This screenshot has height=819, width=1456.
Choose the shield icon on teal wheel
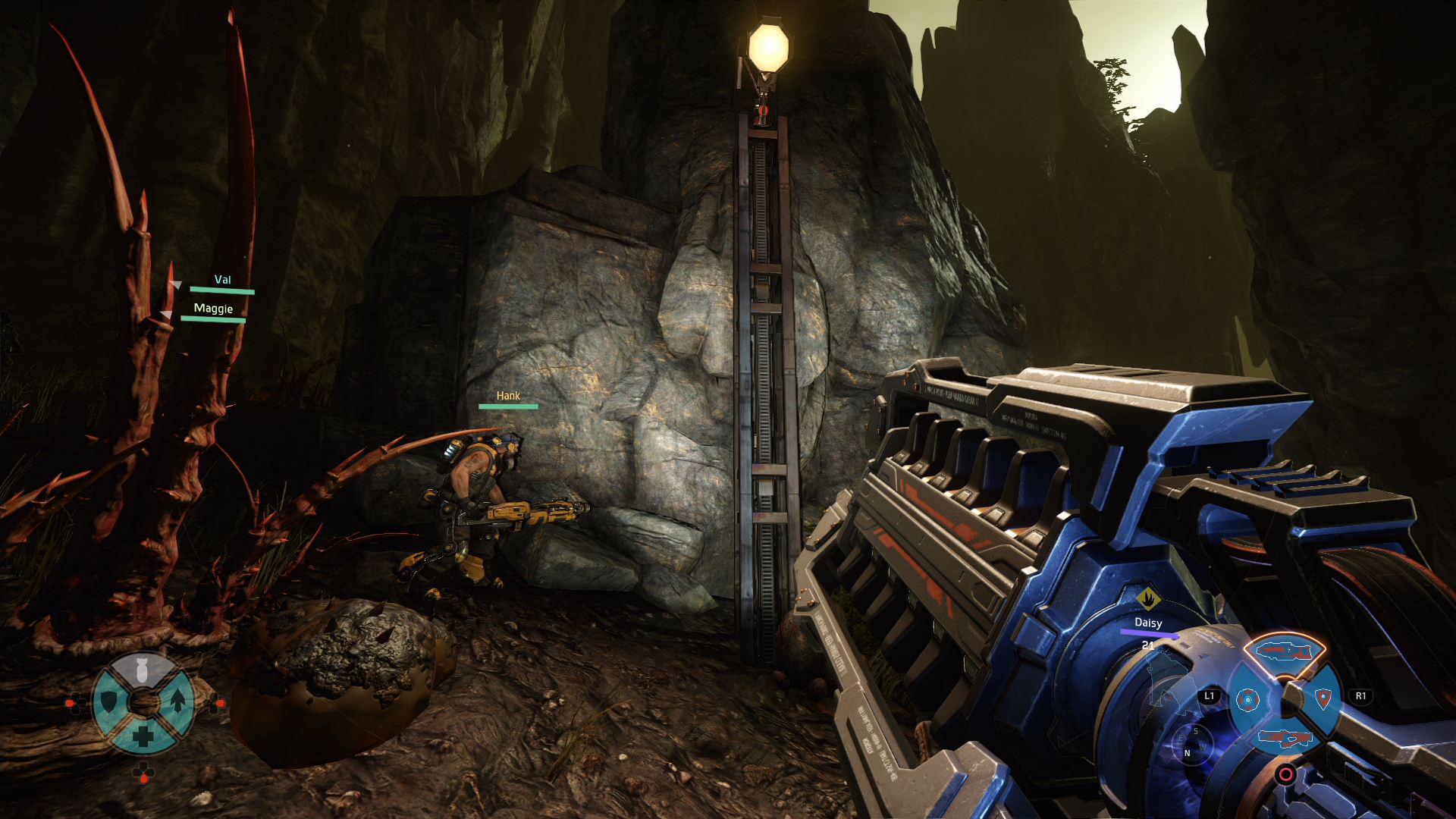coord(109,701)
